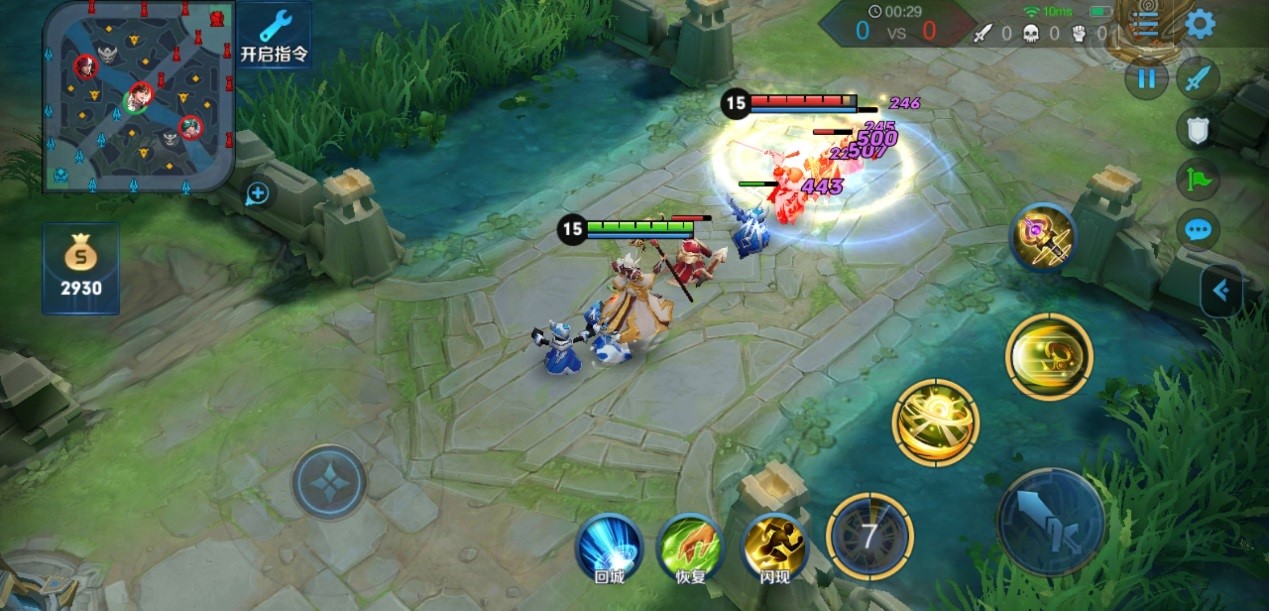Tap the blue sword attack signal

click(x=1197, y=78)
